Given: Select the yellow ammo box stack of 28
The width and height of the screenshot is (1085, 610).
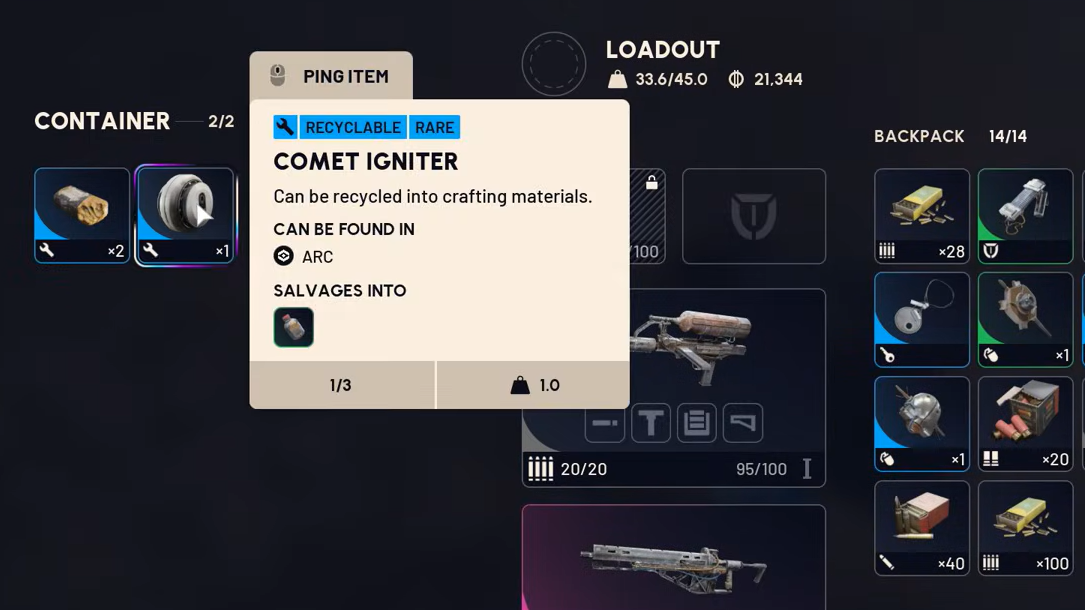Looking at the screenshot, I should [x=922, y=216].
